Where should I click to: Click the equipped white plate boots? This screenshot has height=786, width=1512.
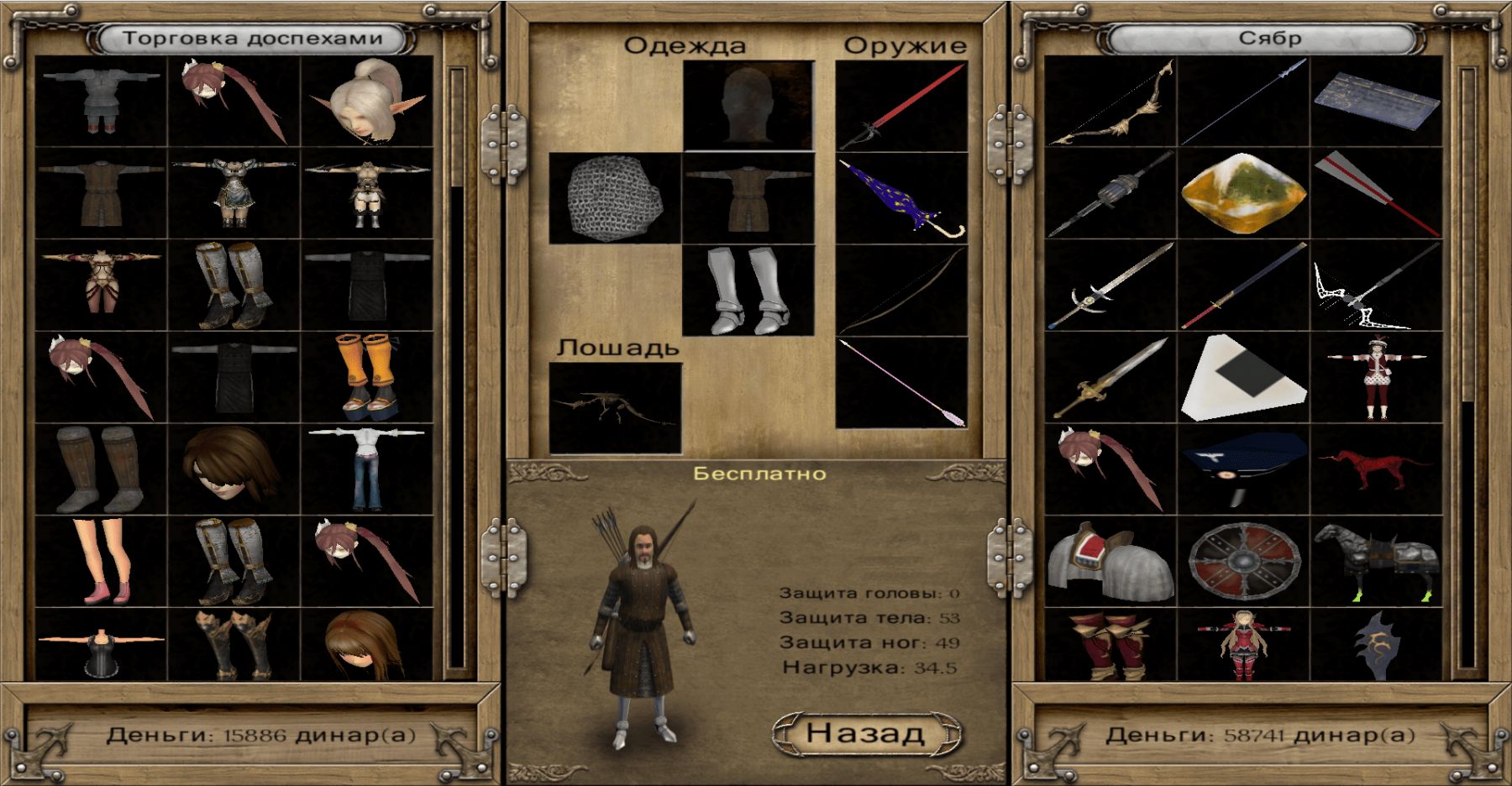tap(748, 291)
